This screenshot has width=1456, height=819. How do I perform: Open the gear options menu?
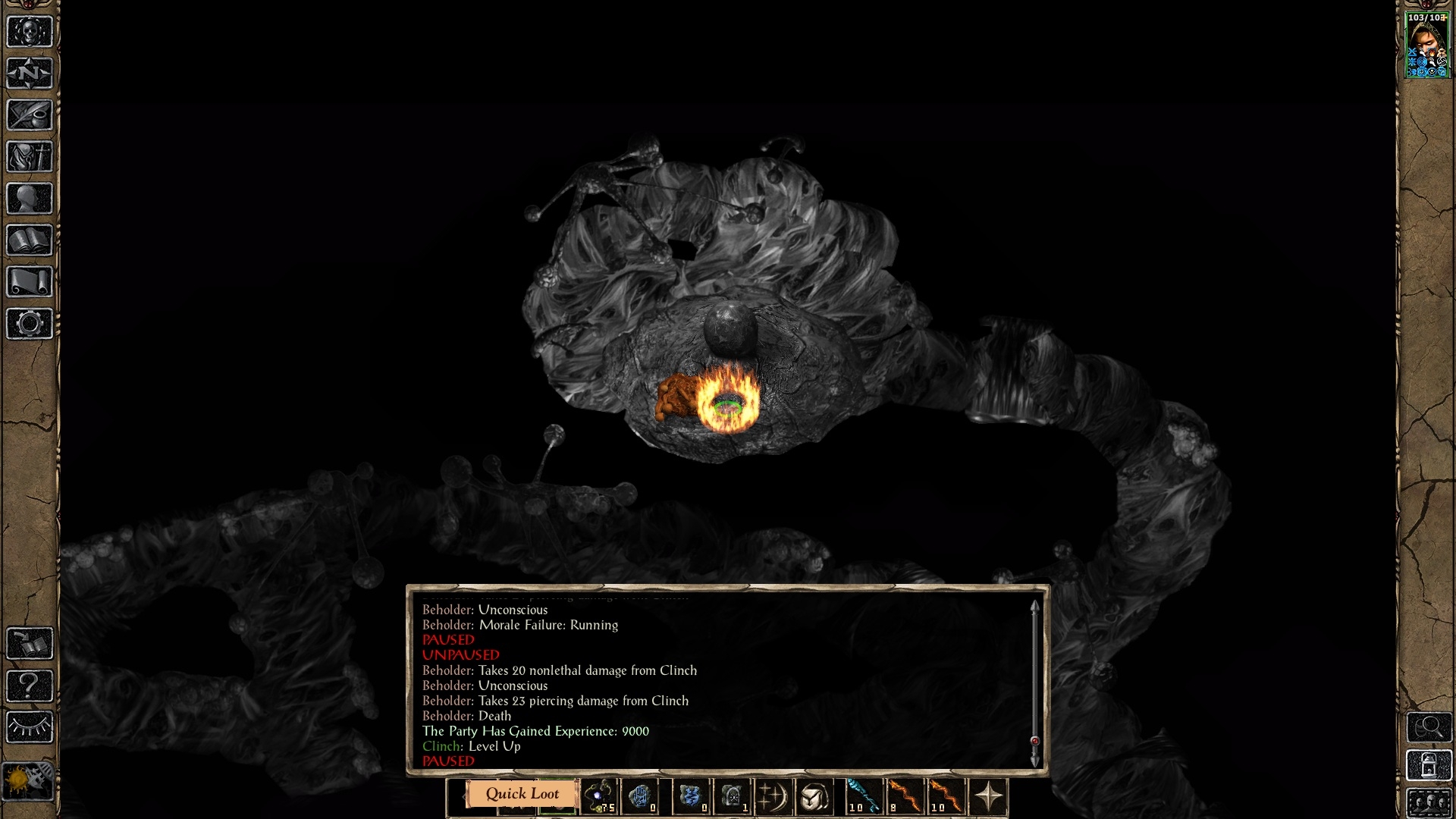pyautogui.click(x=30, y=324)
